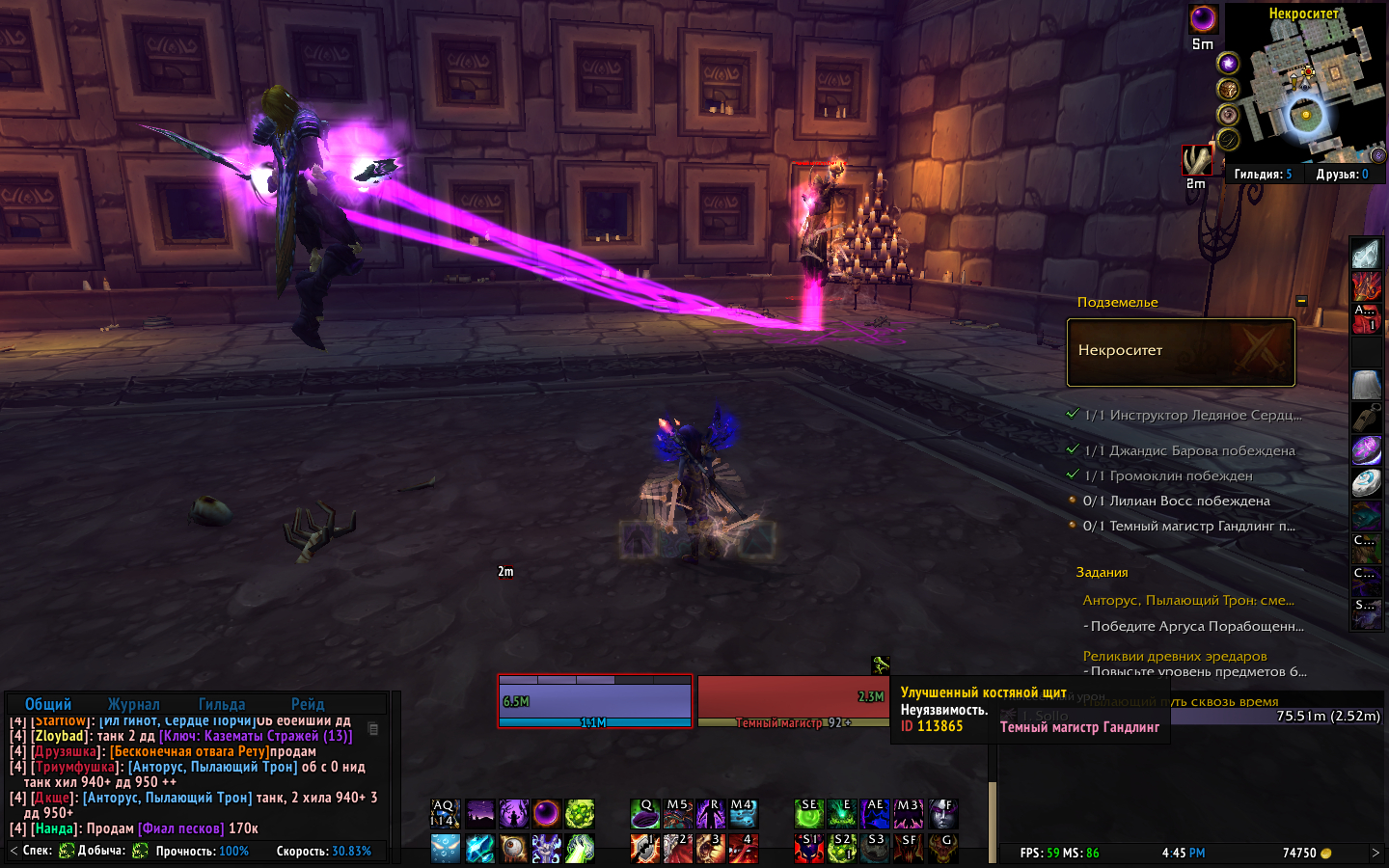1389x868 pixels.
Task: Open the Реликвии древних эредаров quest
Action: point(1175,656)
